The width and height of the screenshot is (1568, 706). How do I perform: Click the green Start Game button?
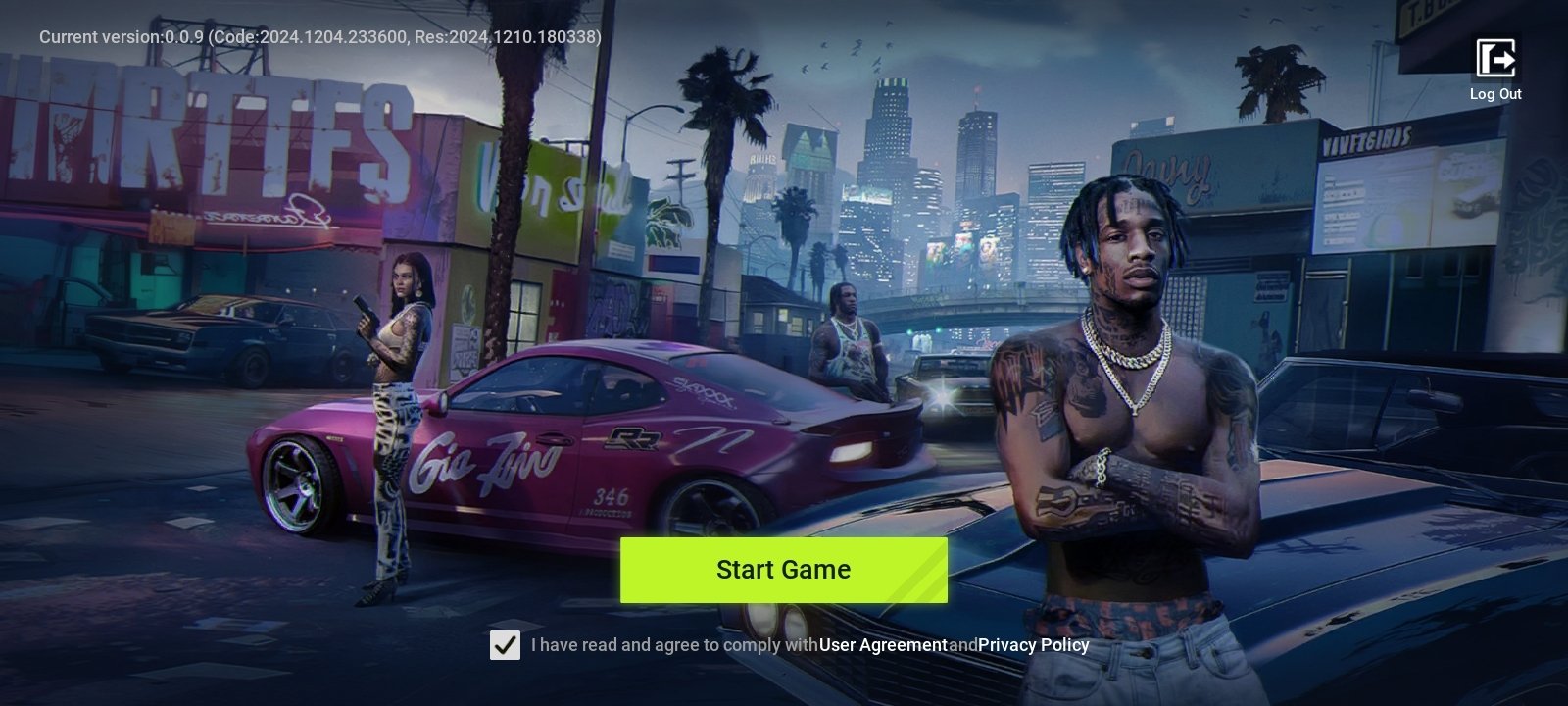tap(783, 570)
